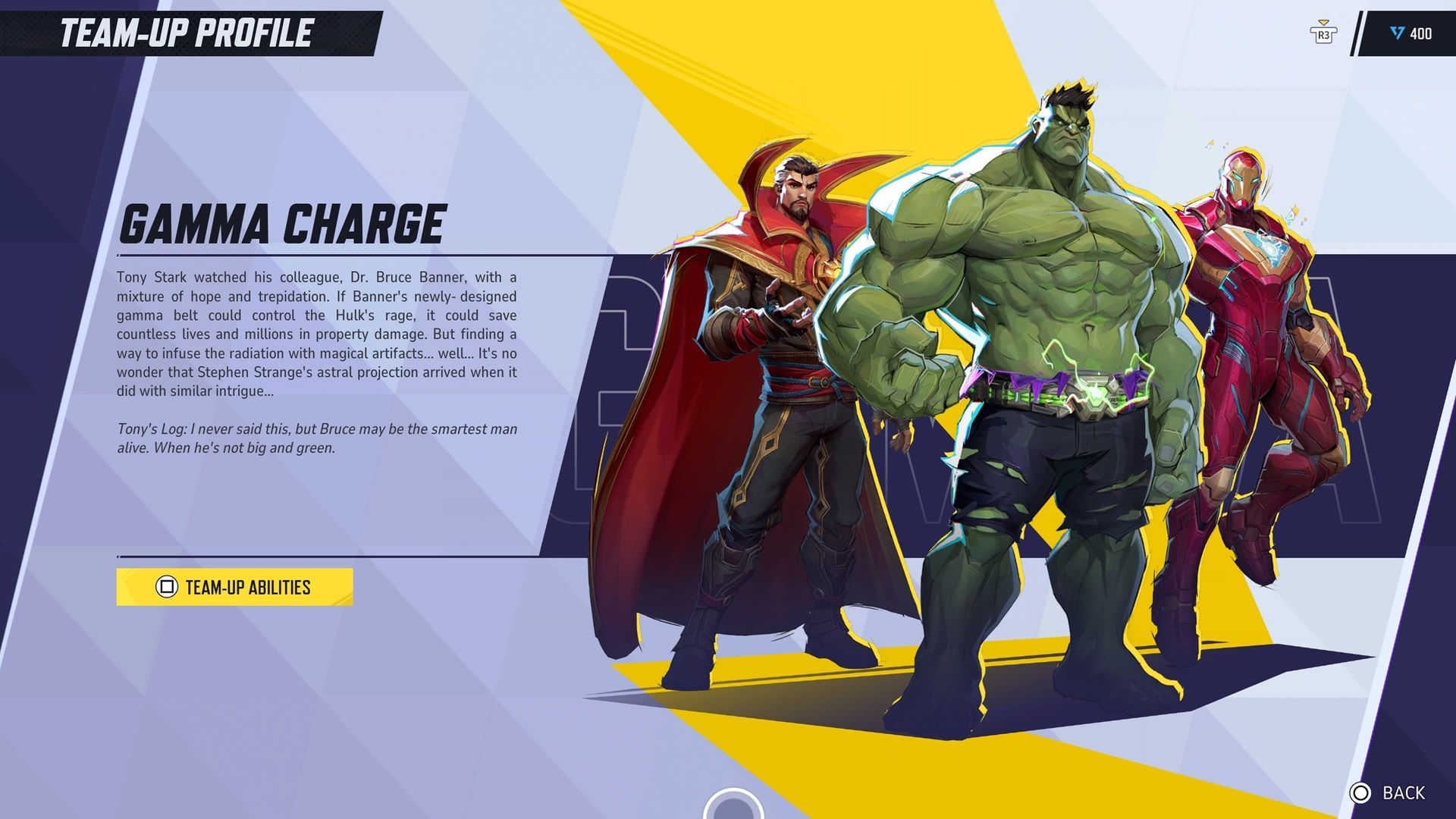Select the Doctor Strange character artwork
1456x819 pixels.
coord(773,379)
